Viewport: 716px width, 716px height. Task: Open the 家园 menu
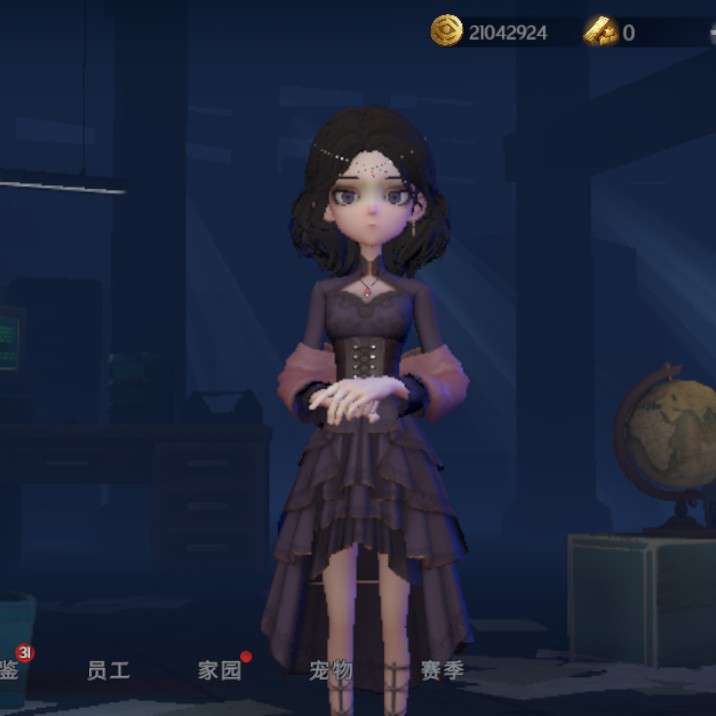(219, 670)
